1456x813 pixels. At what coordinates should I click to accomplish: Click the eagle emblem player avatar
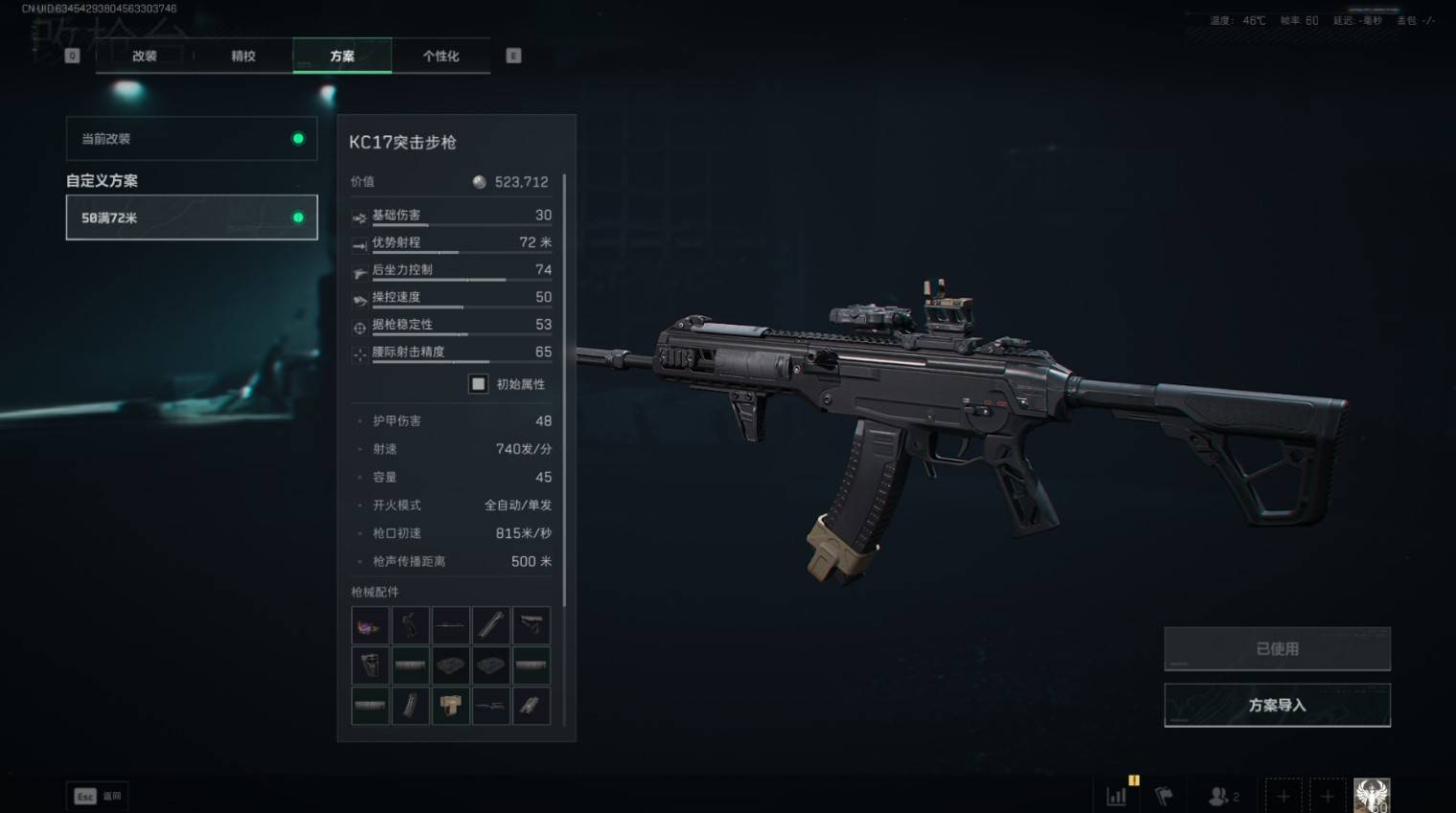click(x=1372, y=796)
